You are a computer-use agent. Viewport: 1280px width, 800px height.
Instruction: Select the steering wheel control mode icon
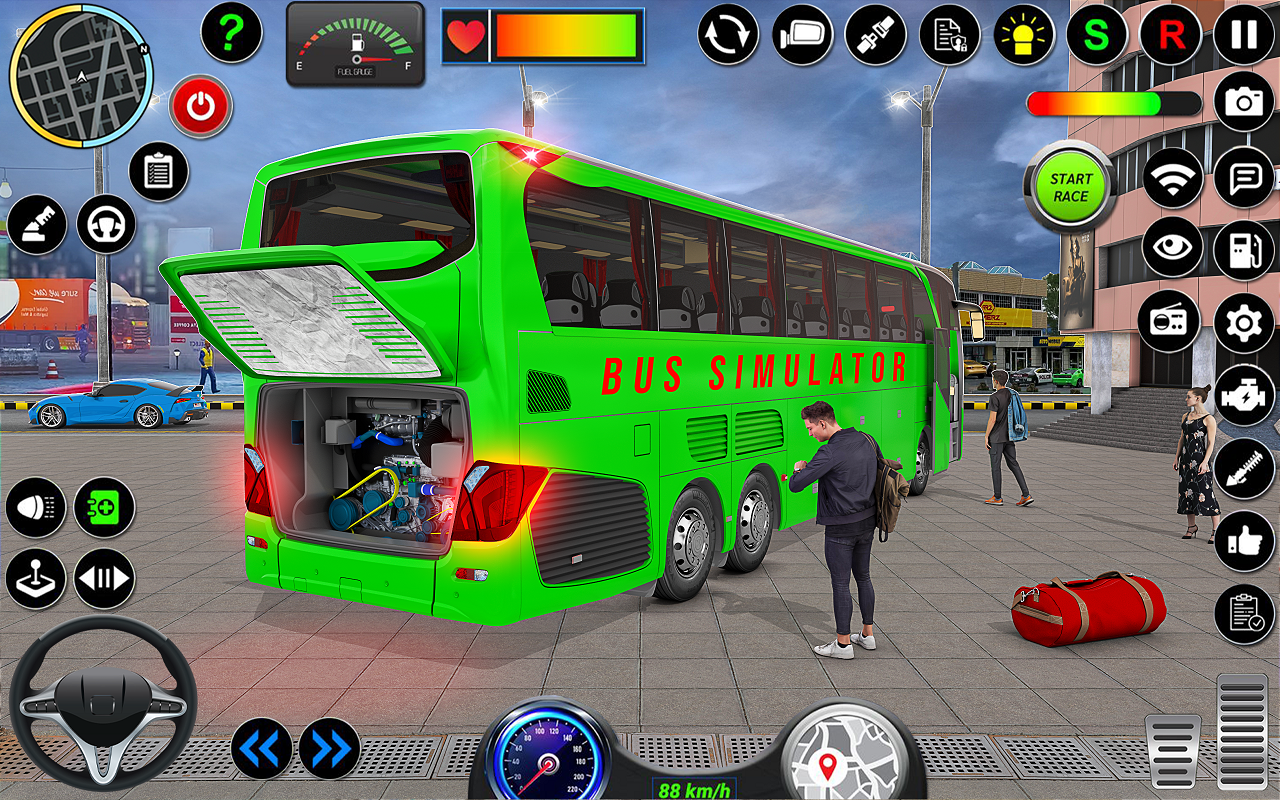tap(106, 224)
